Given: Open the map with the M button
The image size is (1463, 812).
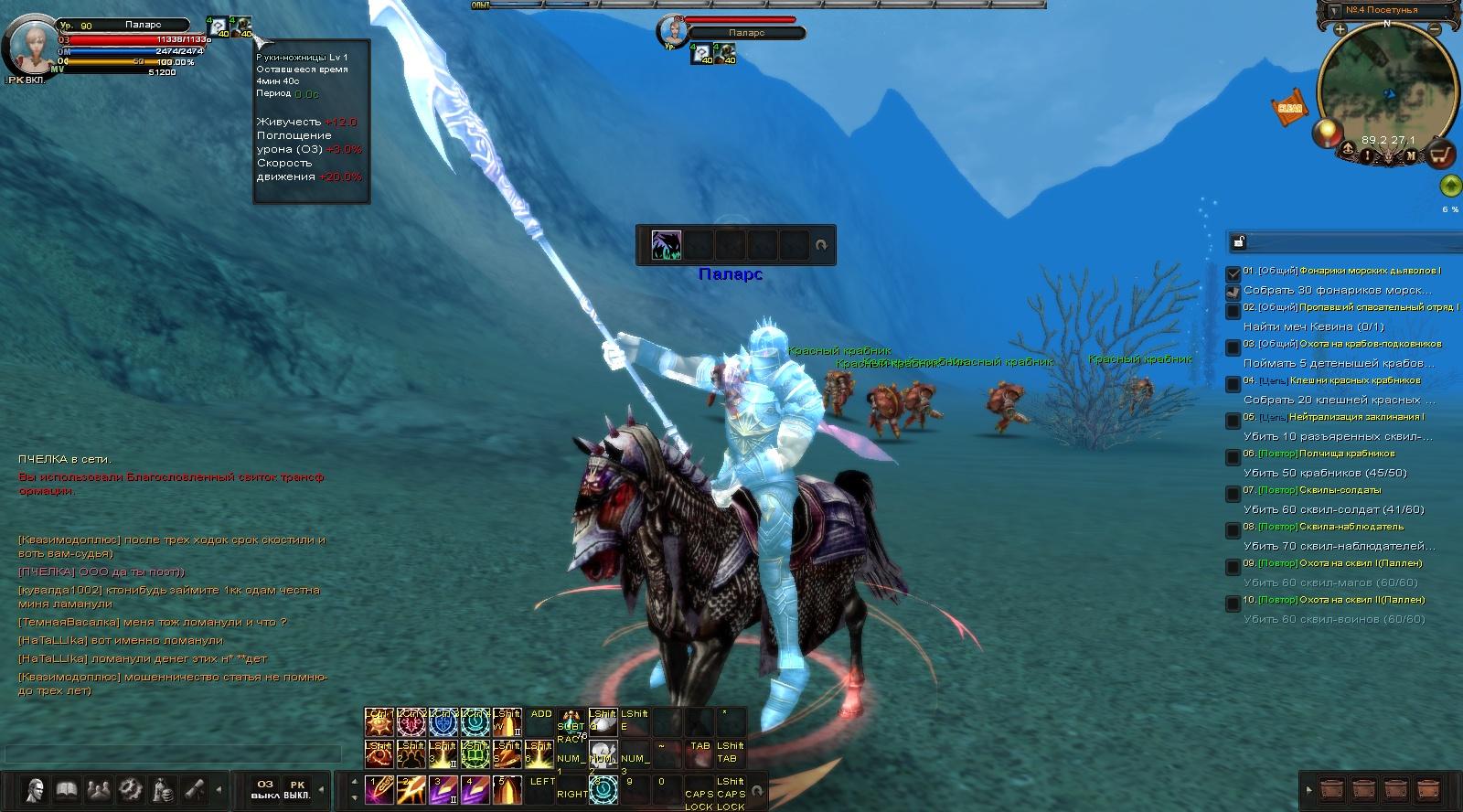Looking at the screenshot, I should pos(1411,156).
